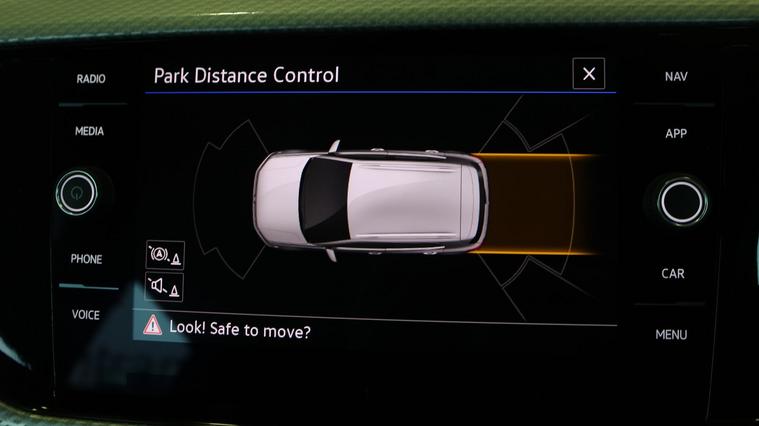
Task: Open the PHONE screen
Action: [86, 259]
